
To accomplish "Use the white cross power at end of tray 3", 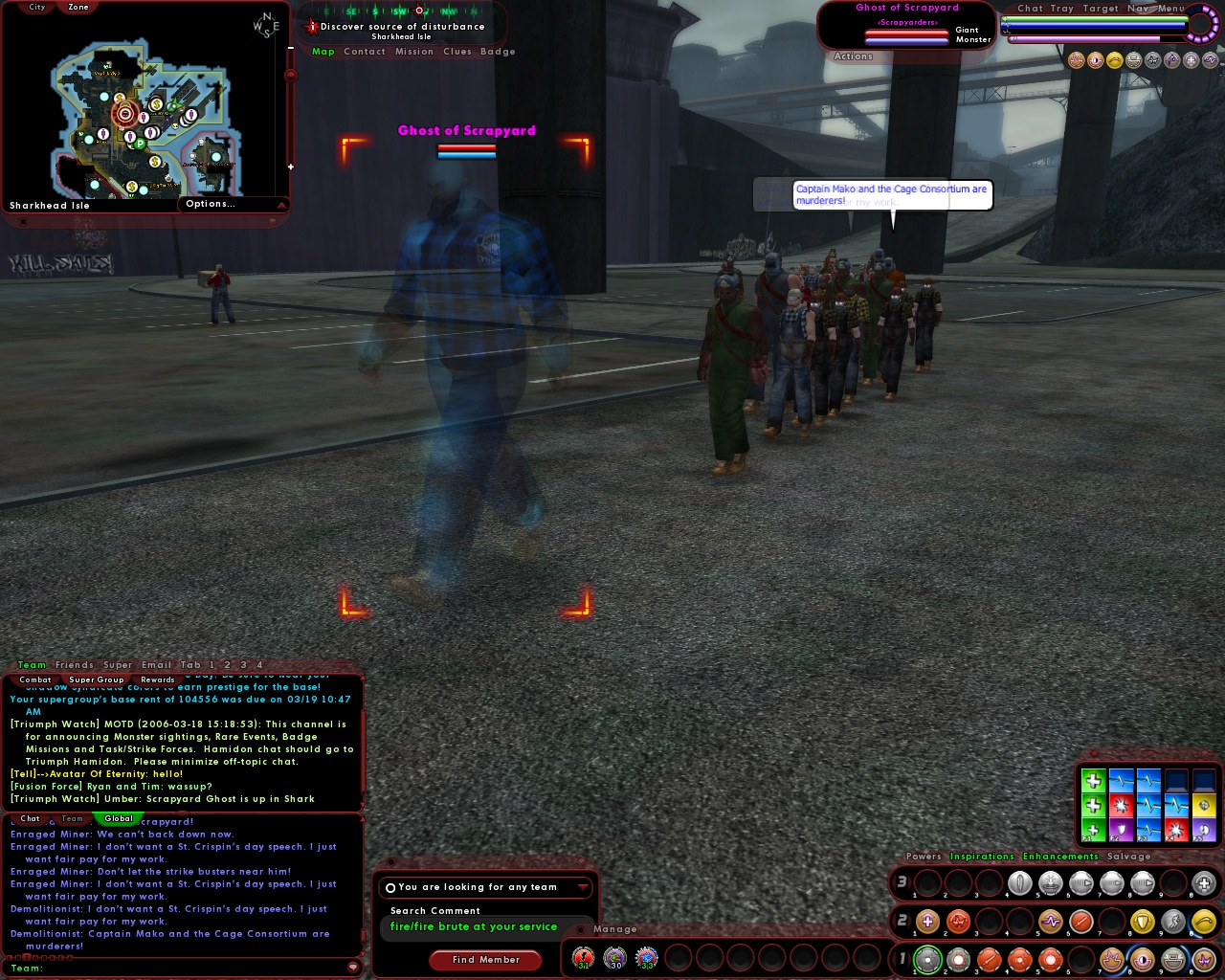I will point(1202,883).
